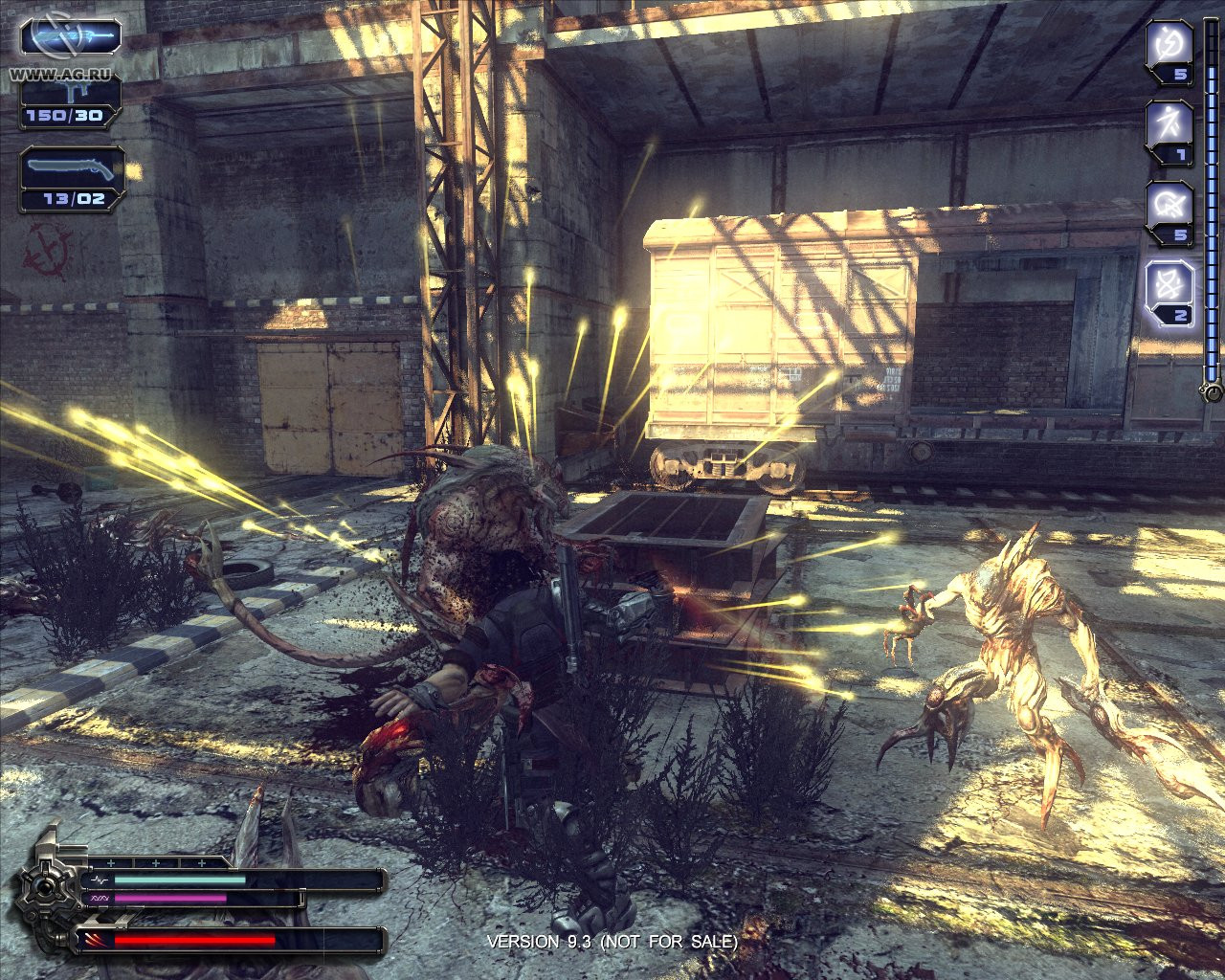Viewport: 1225px width, 980px height.
Task: Activate the lightning circle ability showing 5
Action: point(1169,44)
